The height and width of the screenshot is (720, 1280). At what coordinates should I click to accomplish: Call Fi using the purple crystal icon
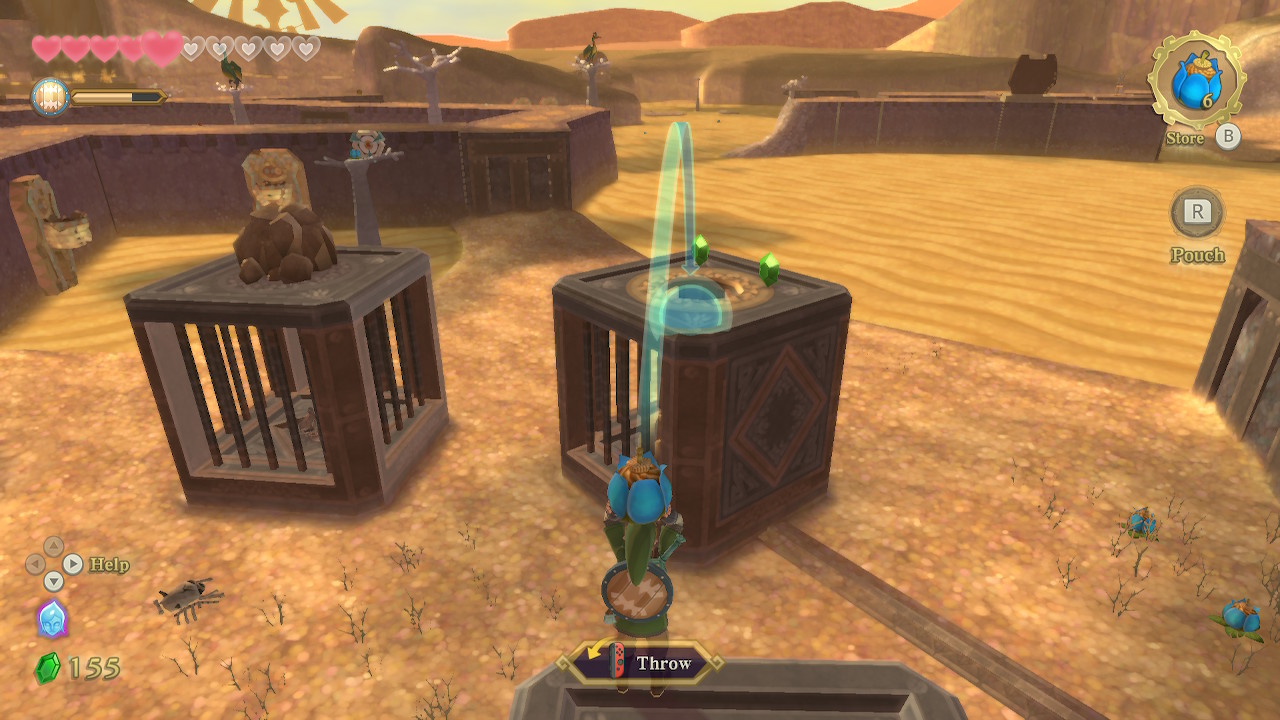click(52, 618)
